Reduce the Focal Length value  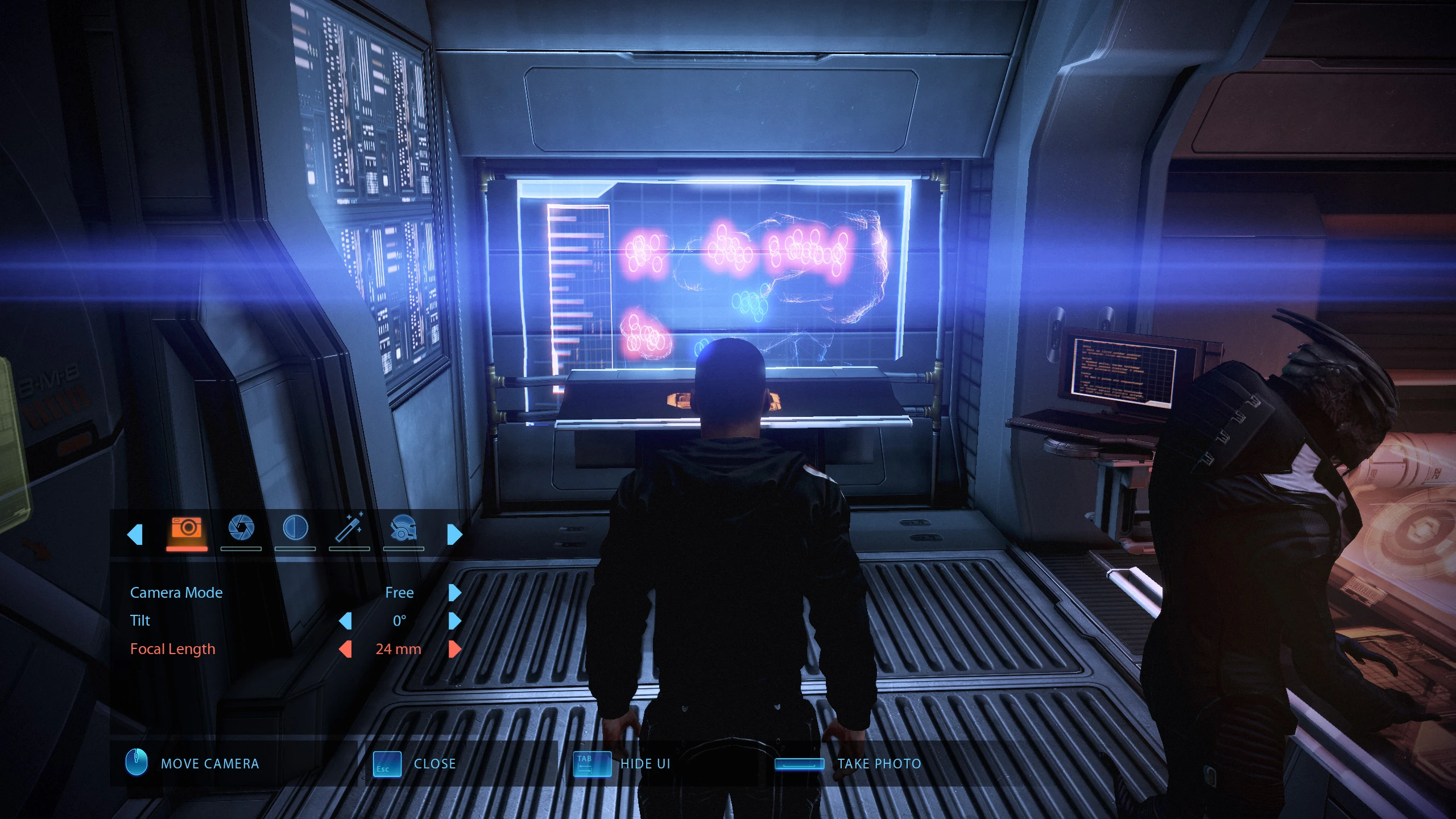[345, 649]
